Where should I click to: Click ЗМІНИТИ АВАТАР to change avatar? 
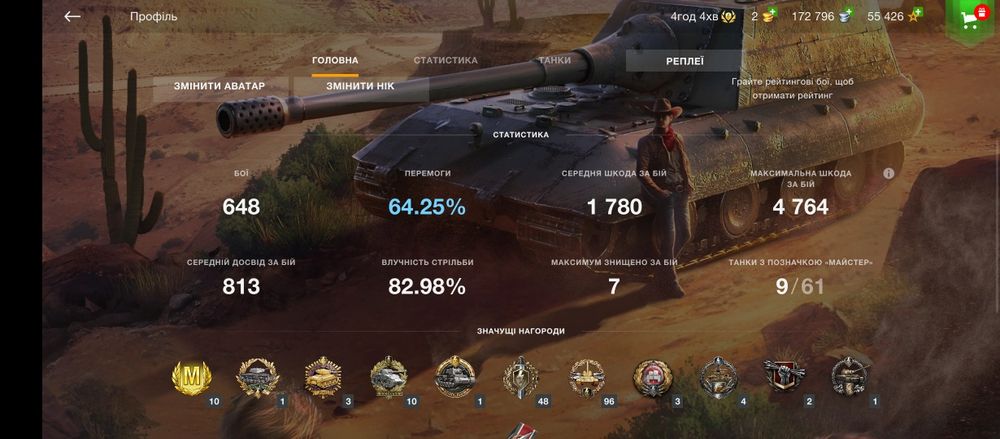[221, 87]
